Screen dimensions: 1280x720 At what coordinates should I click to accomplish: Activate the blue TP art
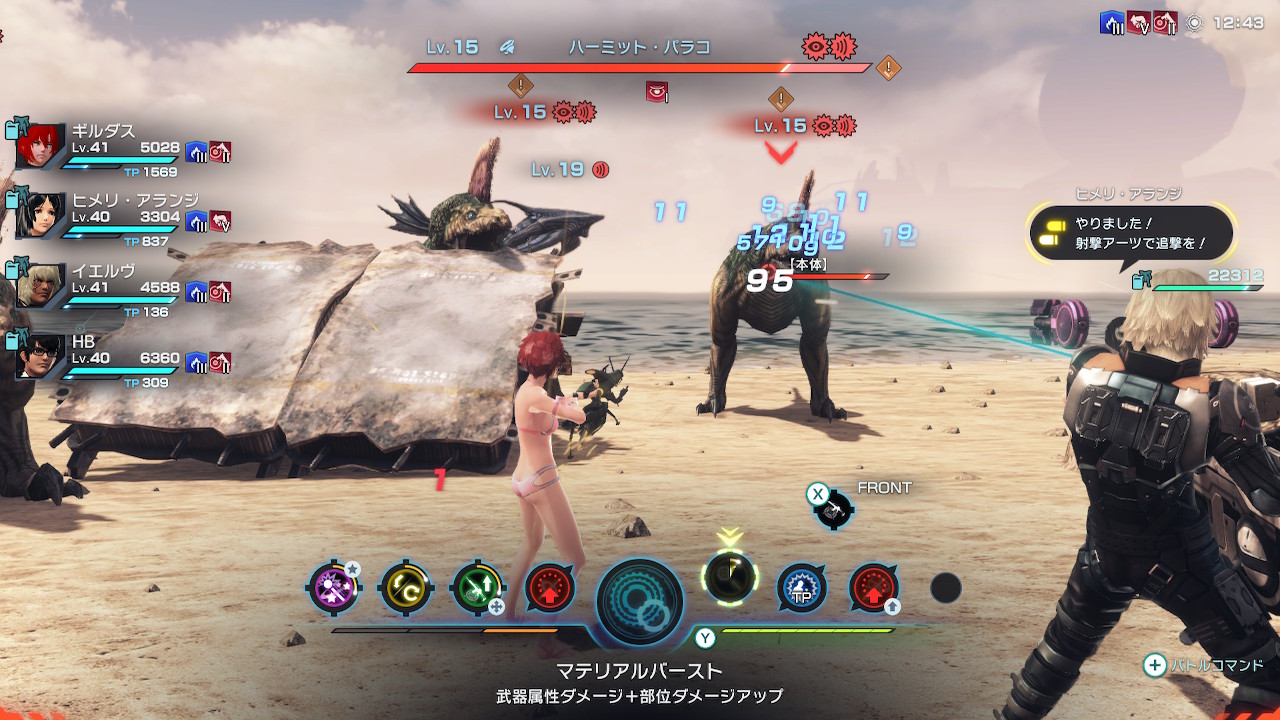tap(801, 588)
